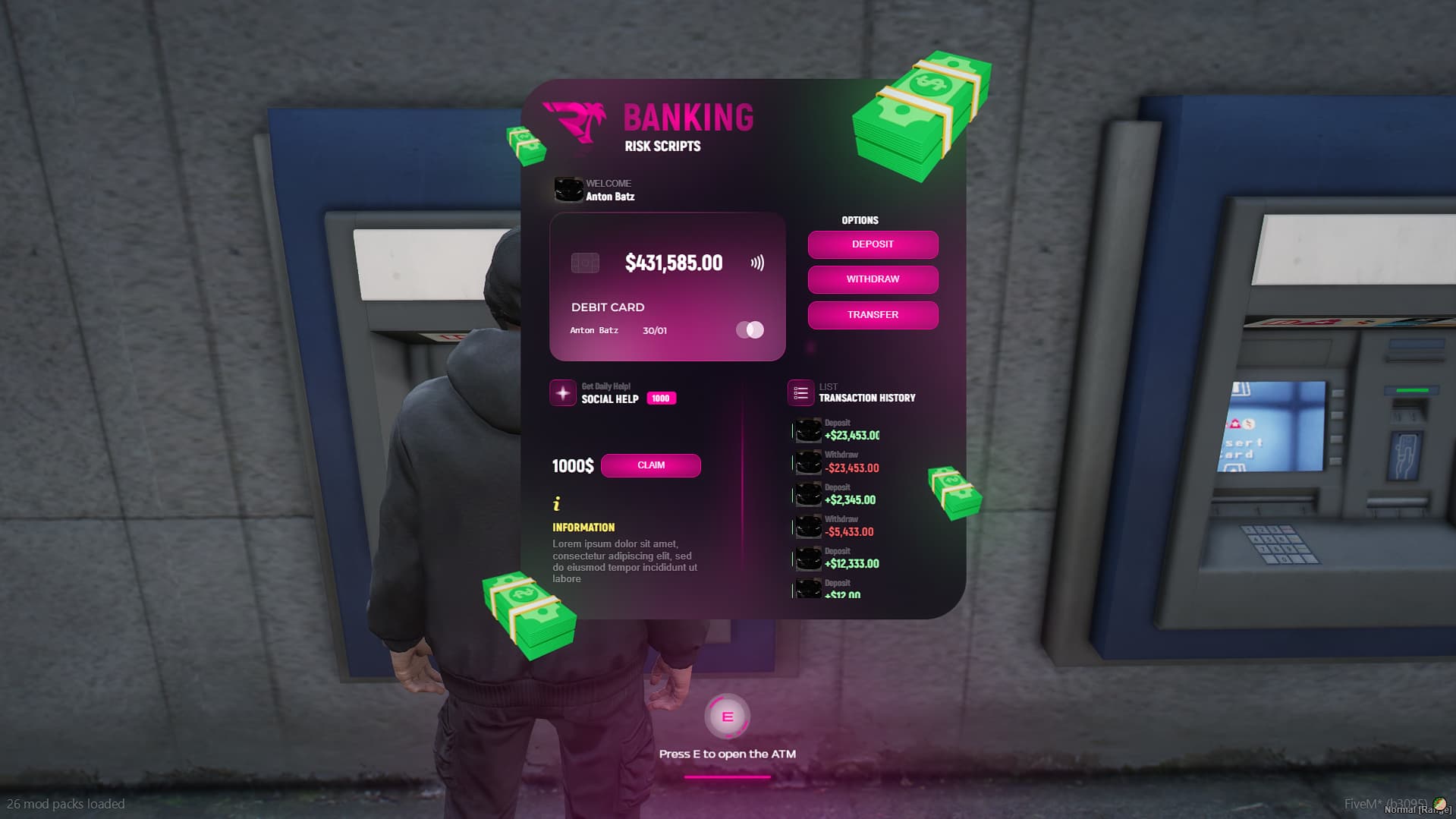Click Anton Batz's profile avatar
The width and height of the screenshot is (1456, 819).
tap(569, 190)
